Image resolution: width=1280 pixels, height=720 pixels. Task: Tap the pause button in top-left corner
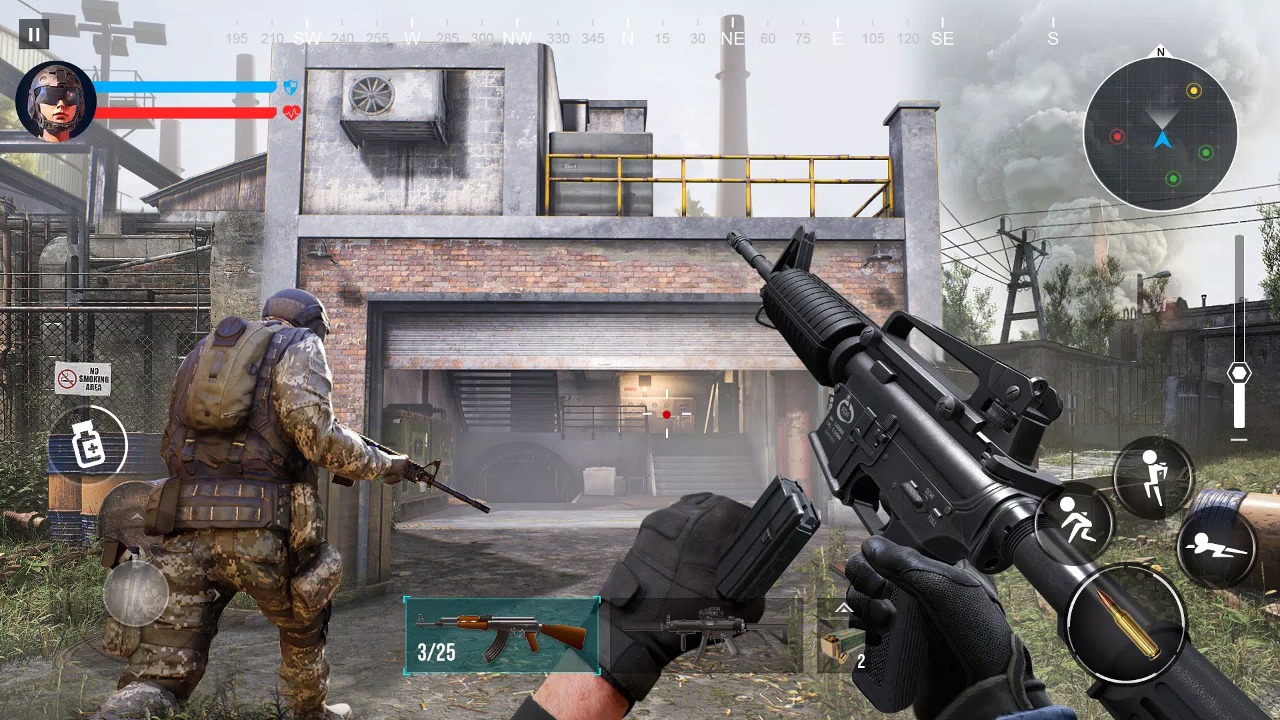33,32
